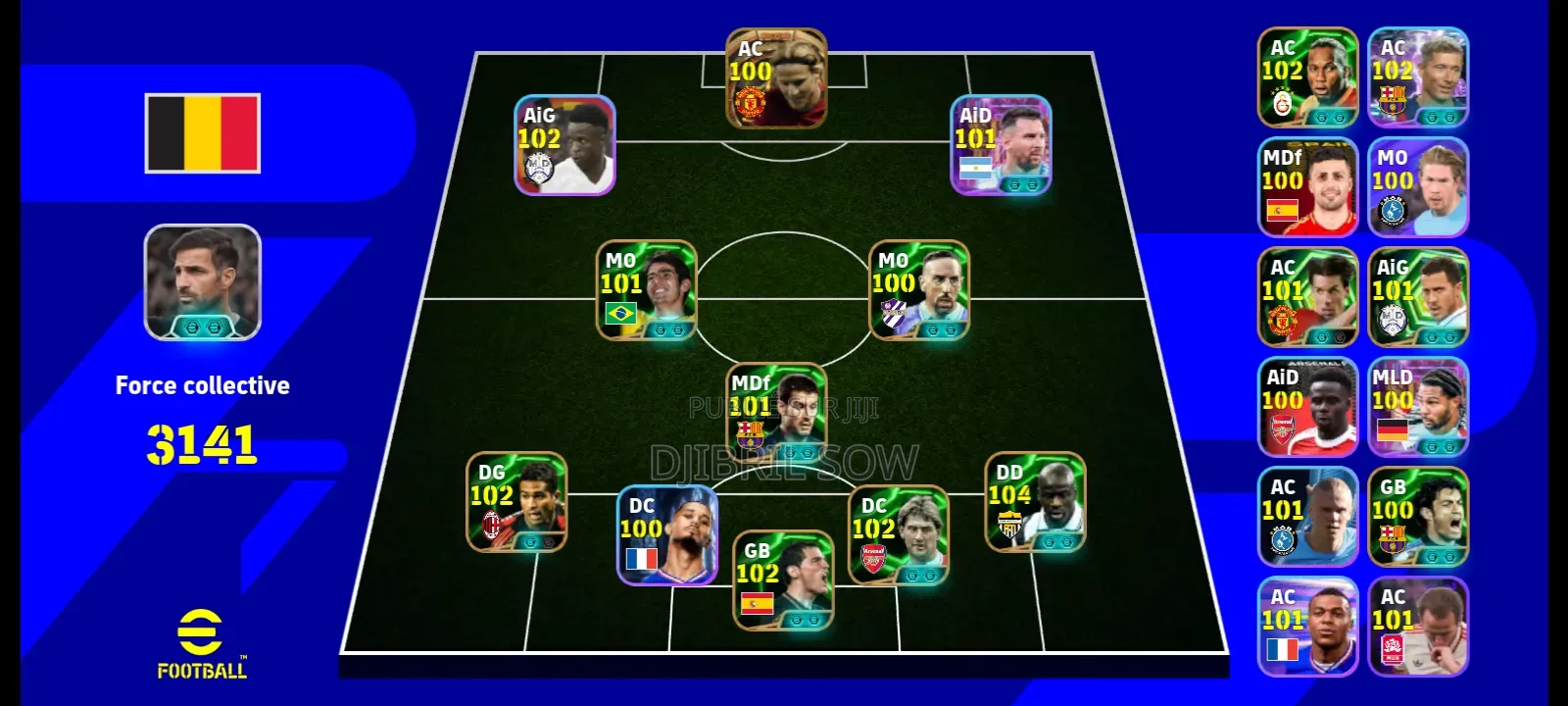Open the GB 102 Casillas goalkeeper card
This screenshot has width=1568, height=706.
[784, 579]
